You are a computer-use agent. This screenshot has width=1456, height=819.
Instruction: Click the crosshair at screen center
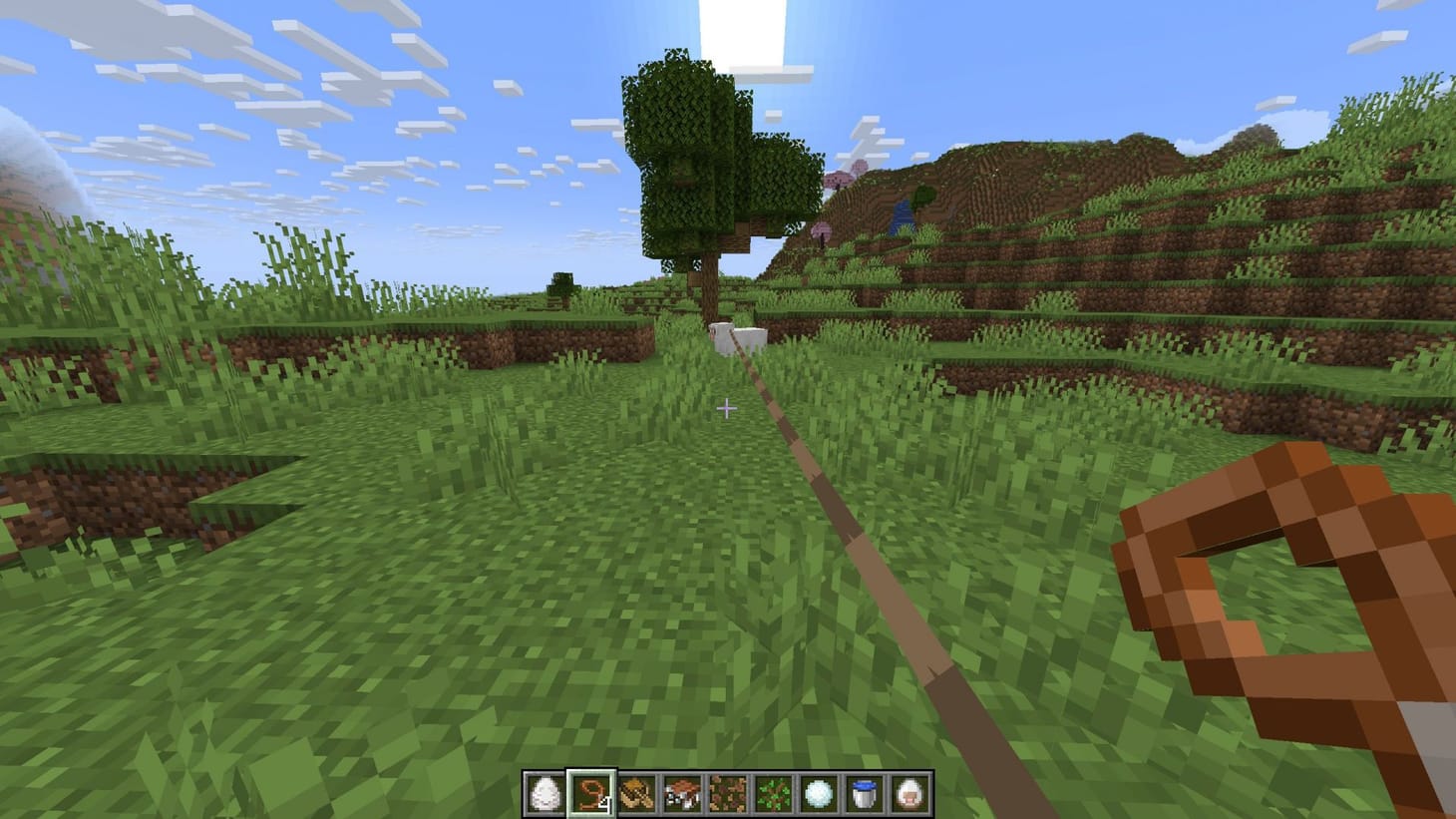[x=728, y=406]
